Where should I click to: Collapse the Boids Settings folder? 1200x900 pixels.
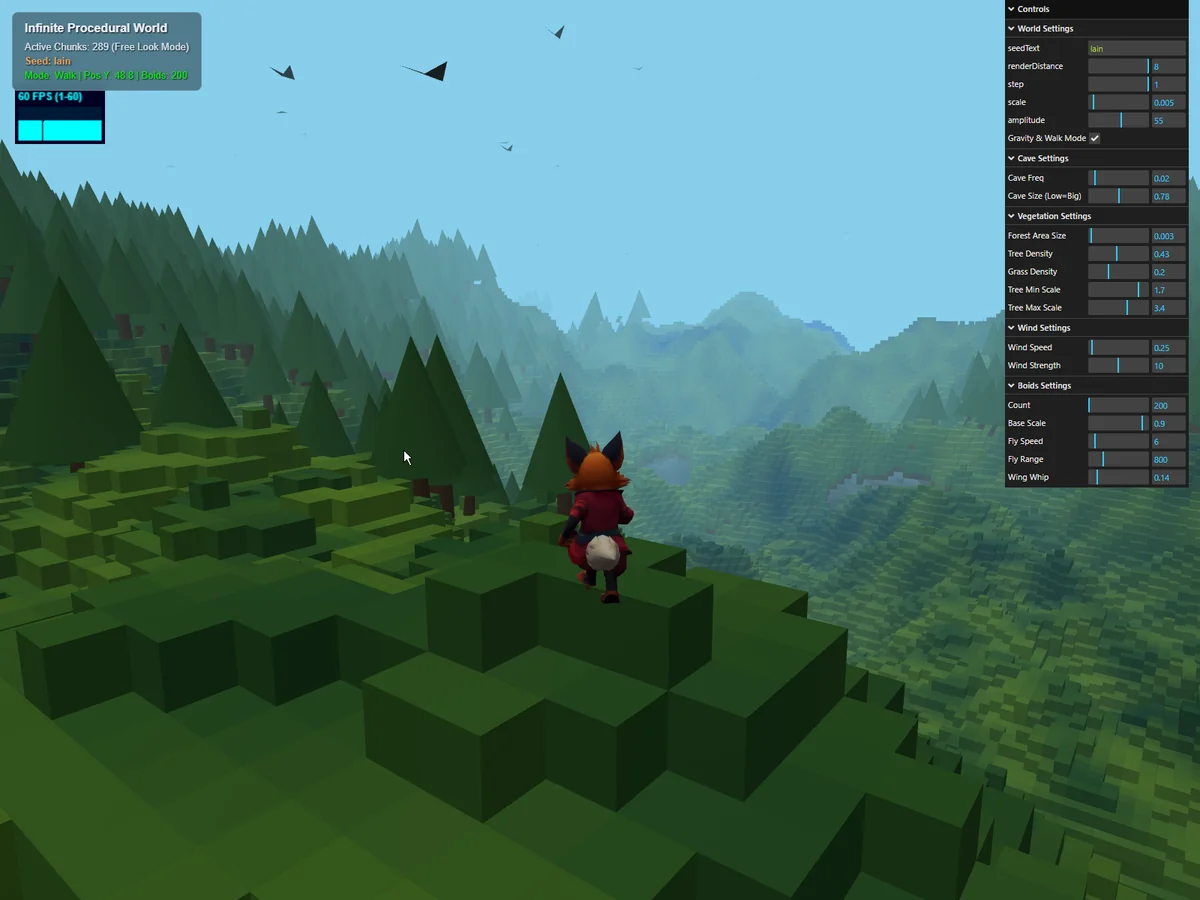click(1043, 386)
